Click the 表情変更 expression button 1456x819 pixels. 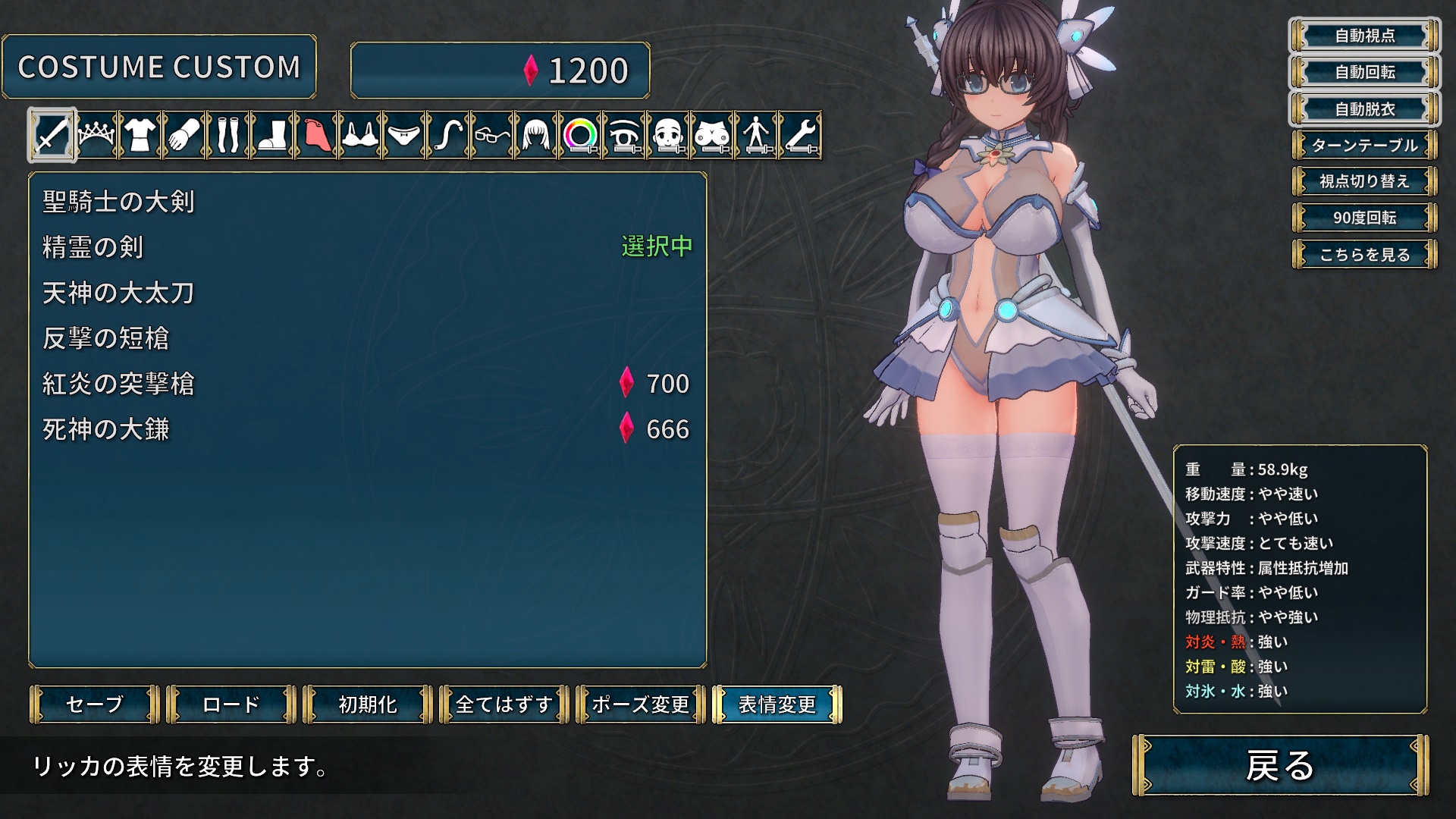(777, 704)
